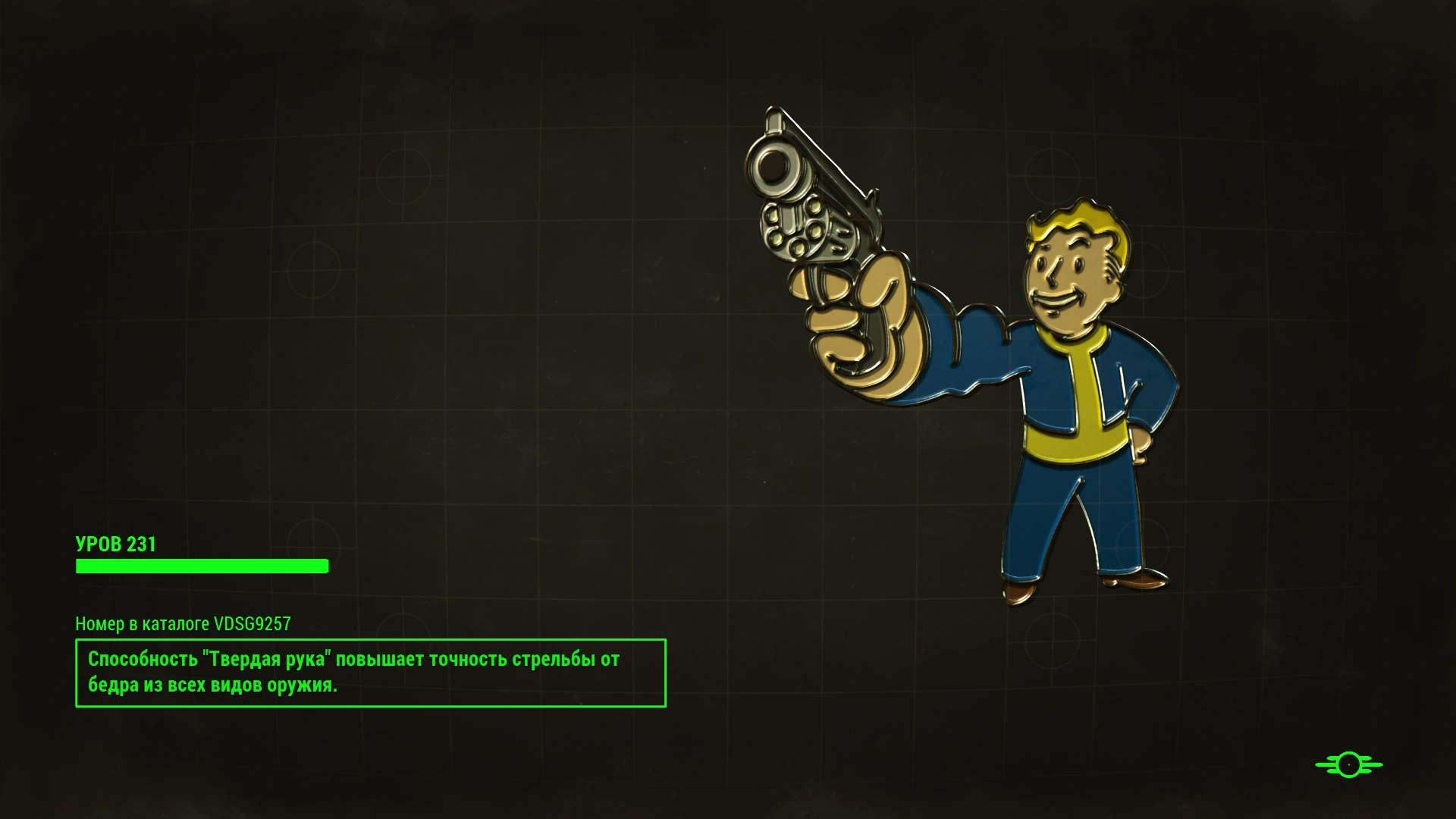Viewport: 1456px width, 819px height.
Task: Click the VDSG9257 catalog number link
Action: (x=253, y=625)
